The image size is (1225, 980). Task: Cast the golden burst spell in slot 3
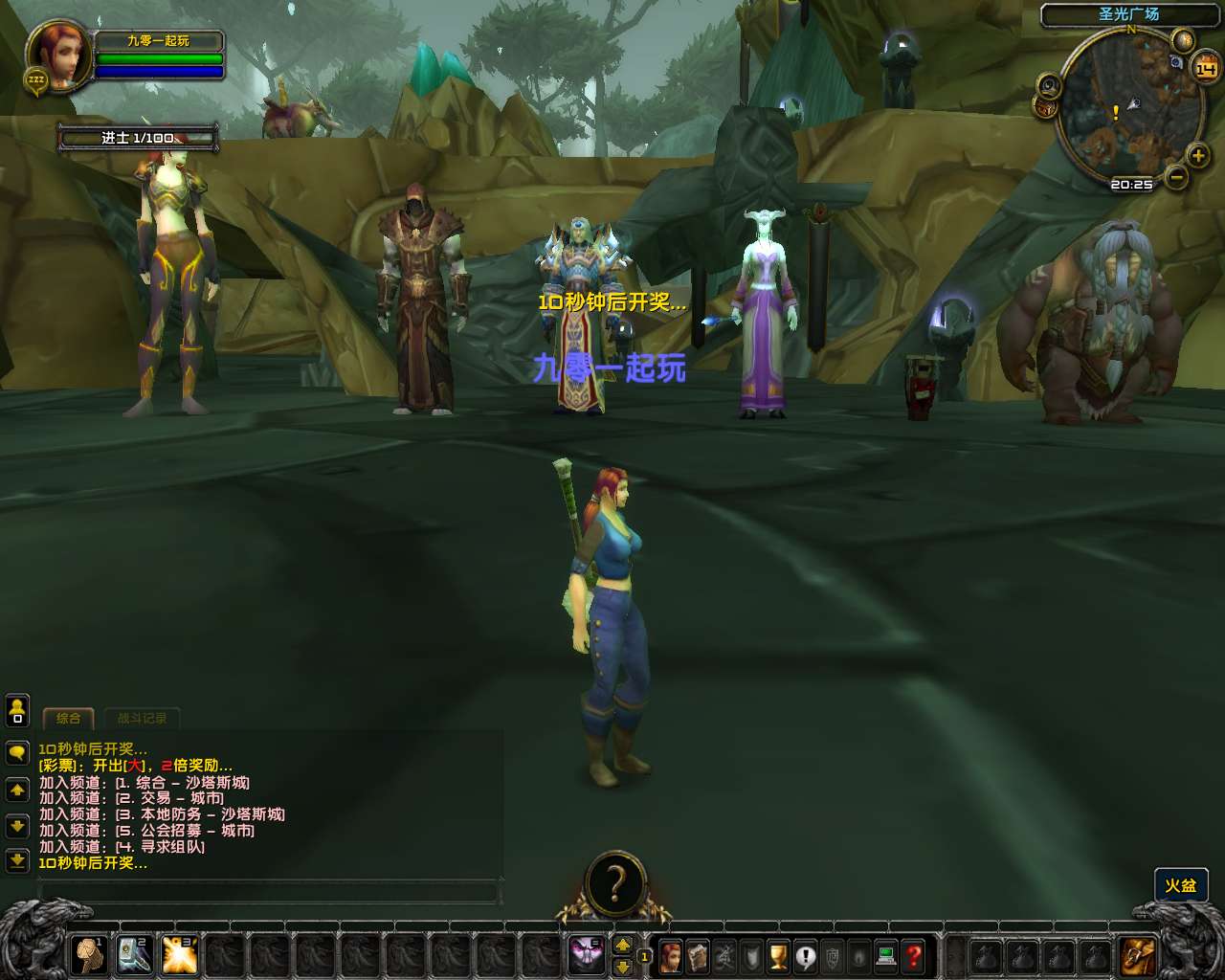[180, 954]
